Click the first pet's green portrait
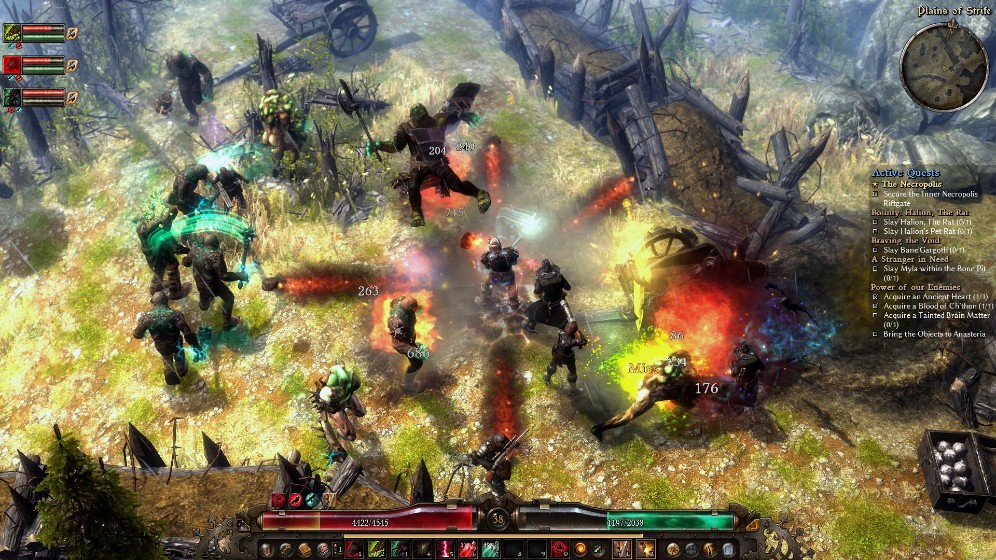The width and height of the screenshot is (996, 560). 11,33
